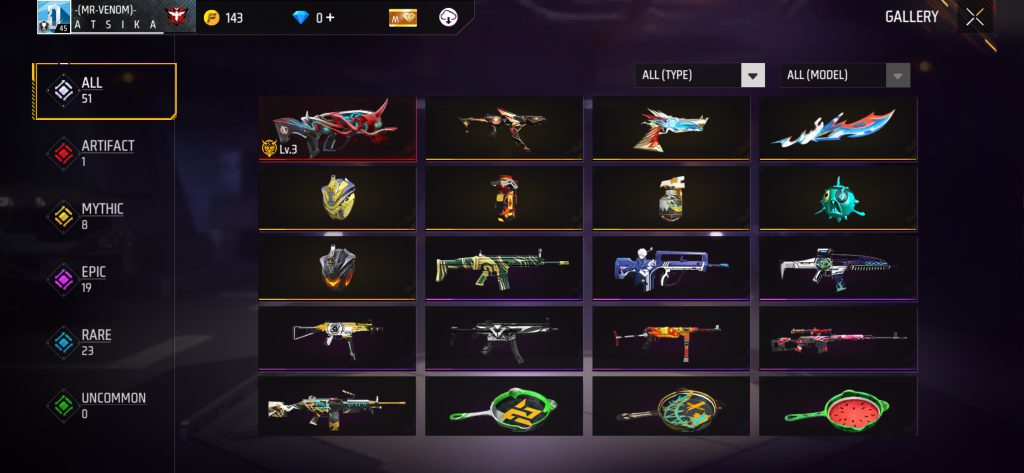
Task: Expand the ALL (MODEL) dropdown
Action: click(x=845, y=75)
